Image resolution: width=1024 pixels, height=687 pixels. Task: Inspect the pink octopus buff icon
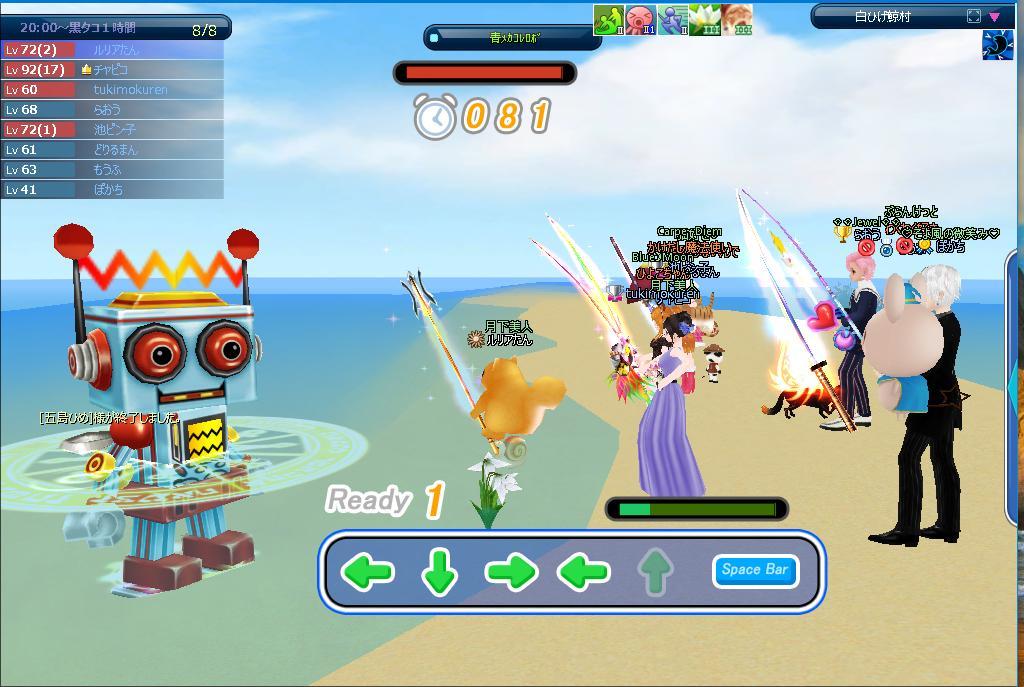point(640,20)
